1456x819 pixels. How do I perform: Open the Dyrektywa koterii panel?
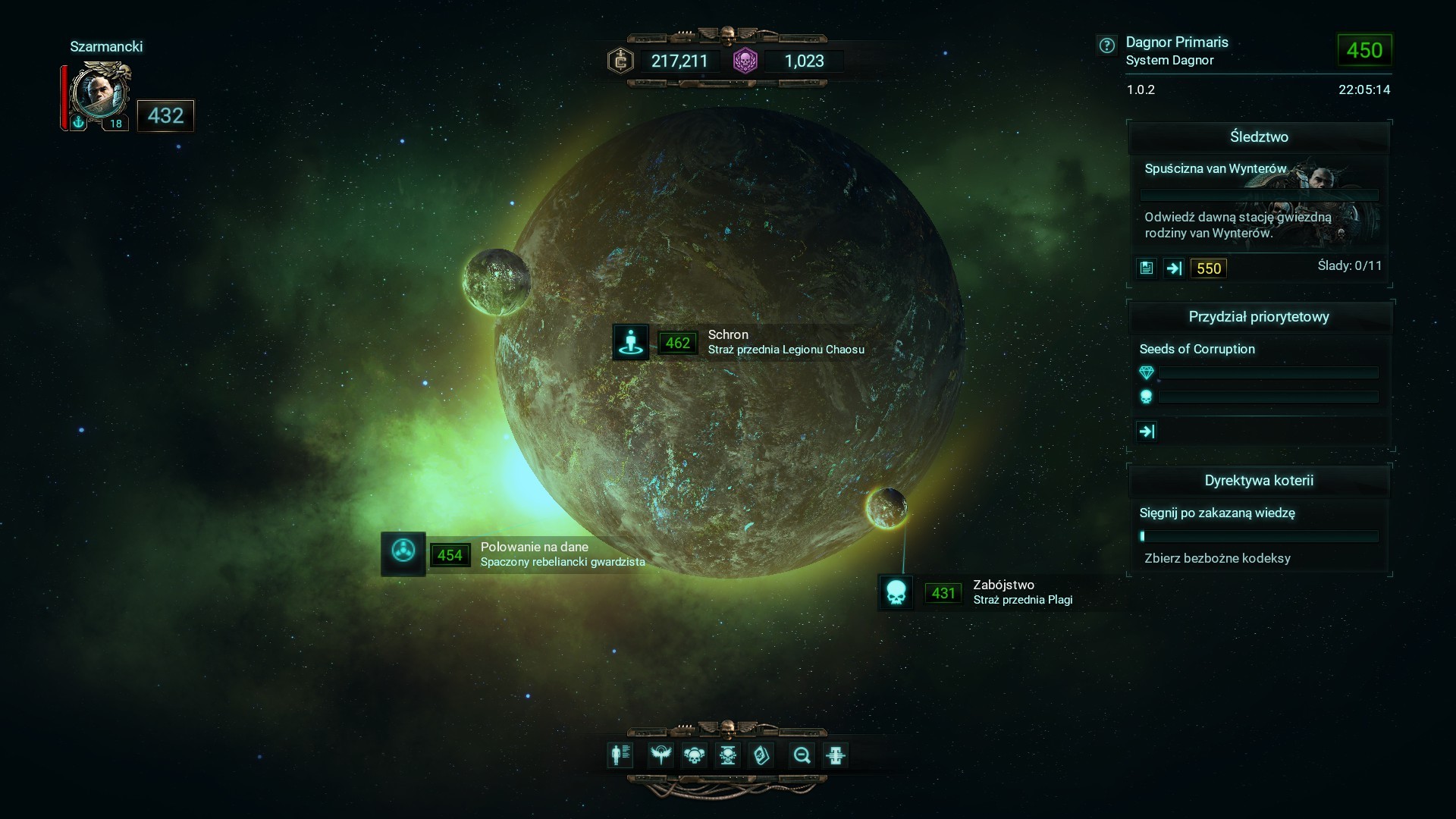(x=1259, y=481)
